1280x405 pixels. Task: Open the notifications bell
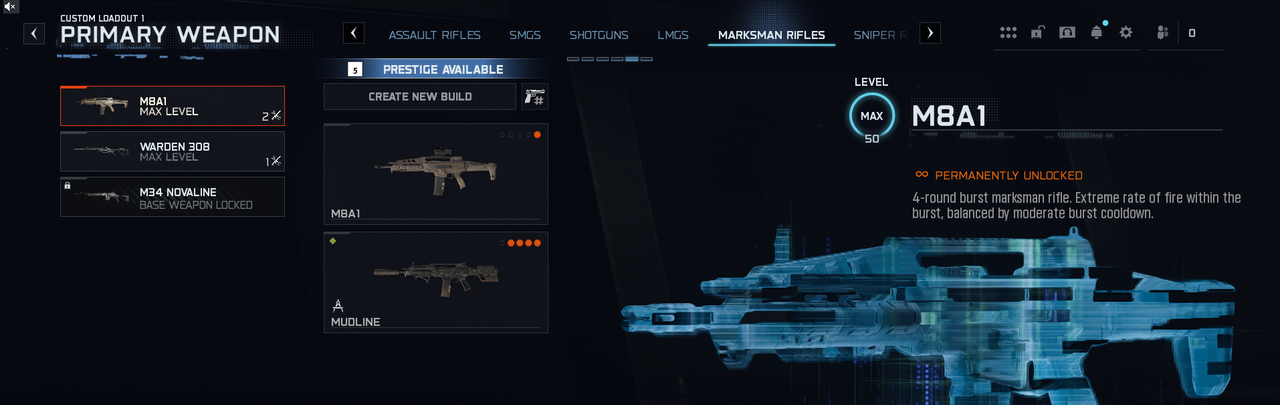coord(1097,33)
